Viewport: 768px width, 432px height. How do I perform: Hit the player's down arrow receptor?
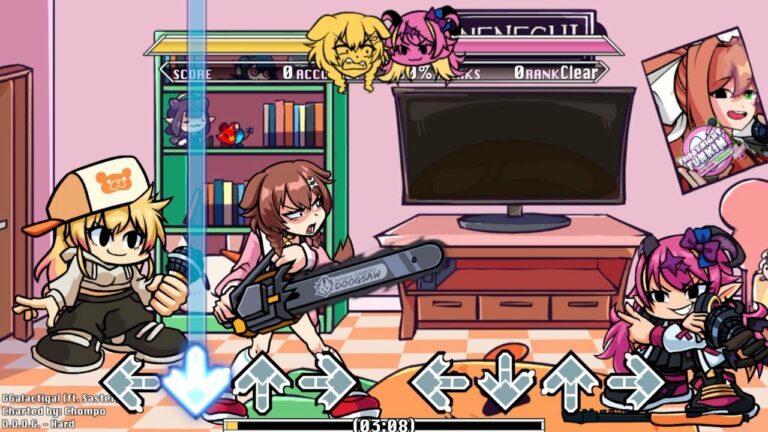(505, 381)
